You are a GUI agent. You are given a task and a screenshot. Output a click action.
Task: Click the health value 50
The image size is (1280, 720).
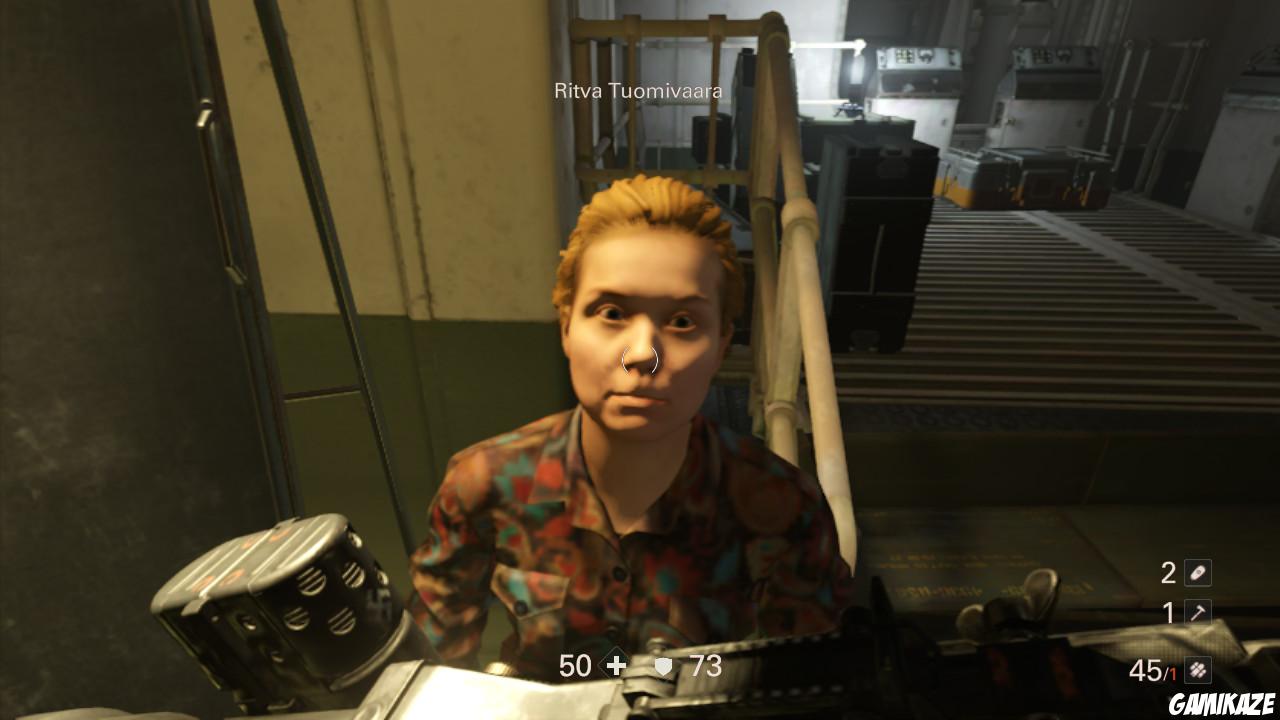576,664
